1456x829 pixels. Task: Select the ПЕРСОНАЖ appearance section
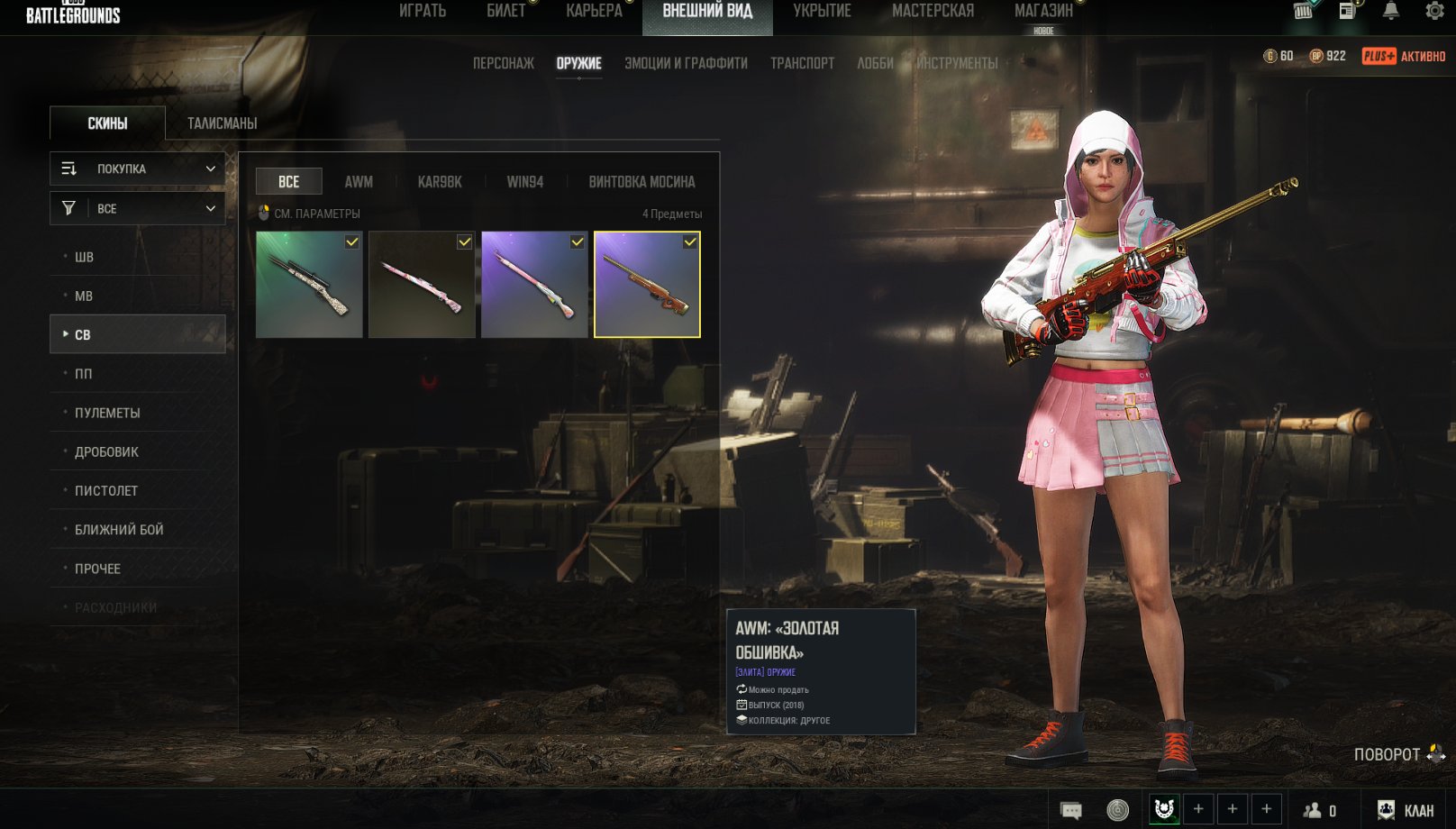coord(503,63)
